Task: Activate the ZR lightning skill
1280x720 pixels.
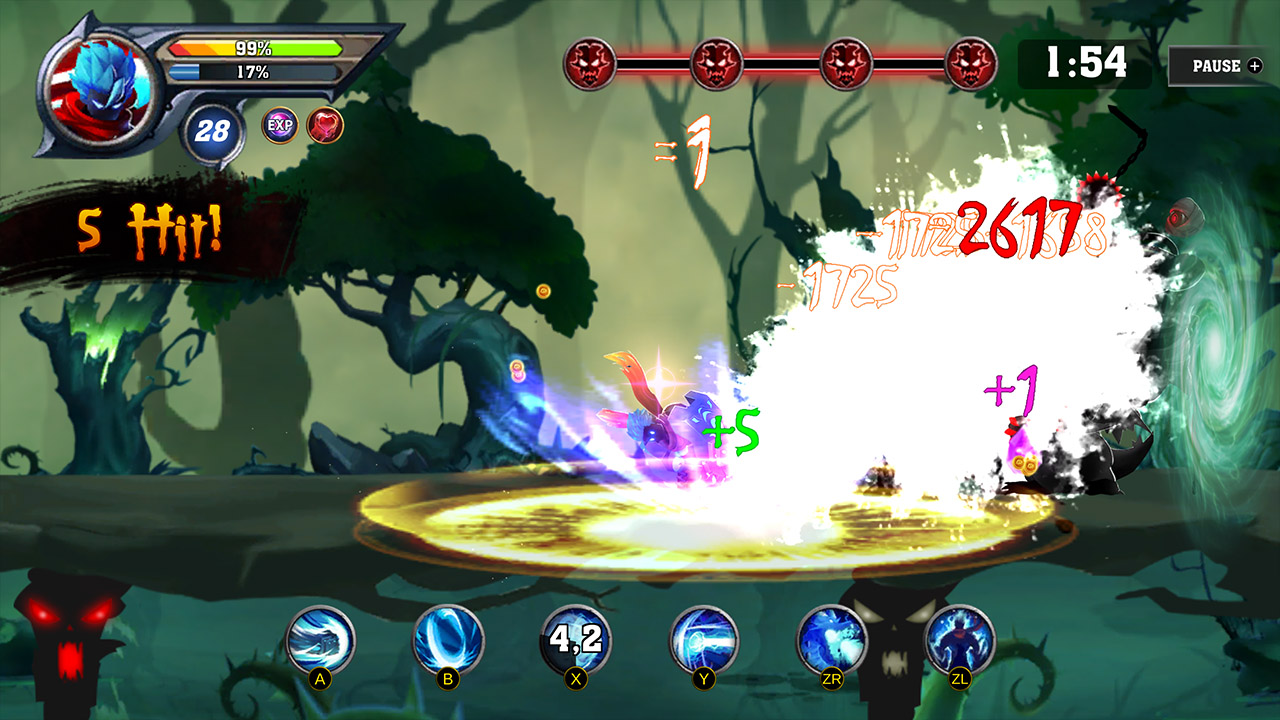Action: (x=833, y=638)
